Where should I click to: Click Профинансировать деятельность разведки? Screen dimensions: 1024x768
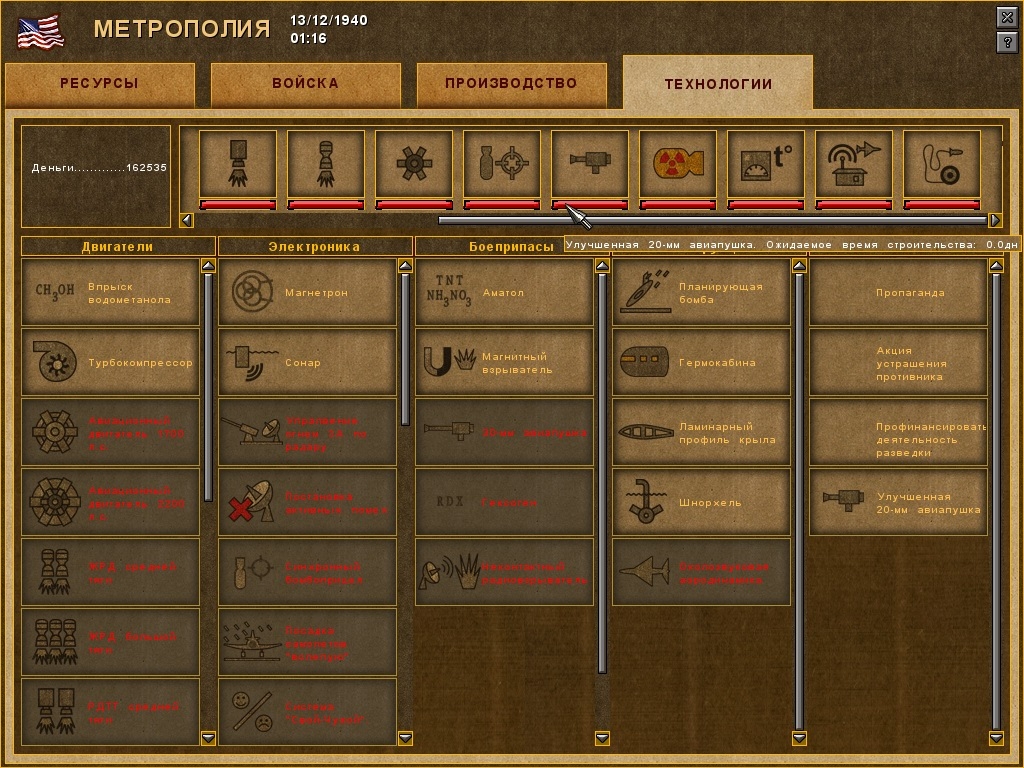tap(898, 433)
